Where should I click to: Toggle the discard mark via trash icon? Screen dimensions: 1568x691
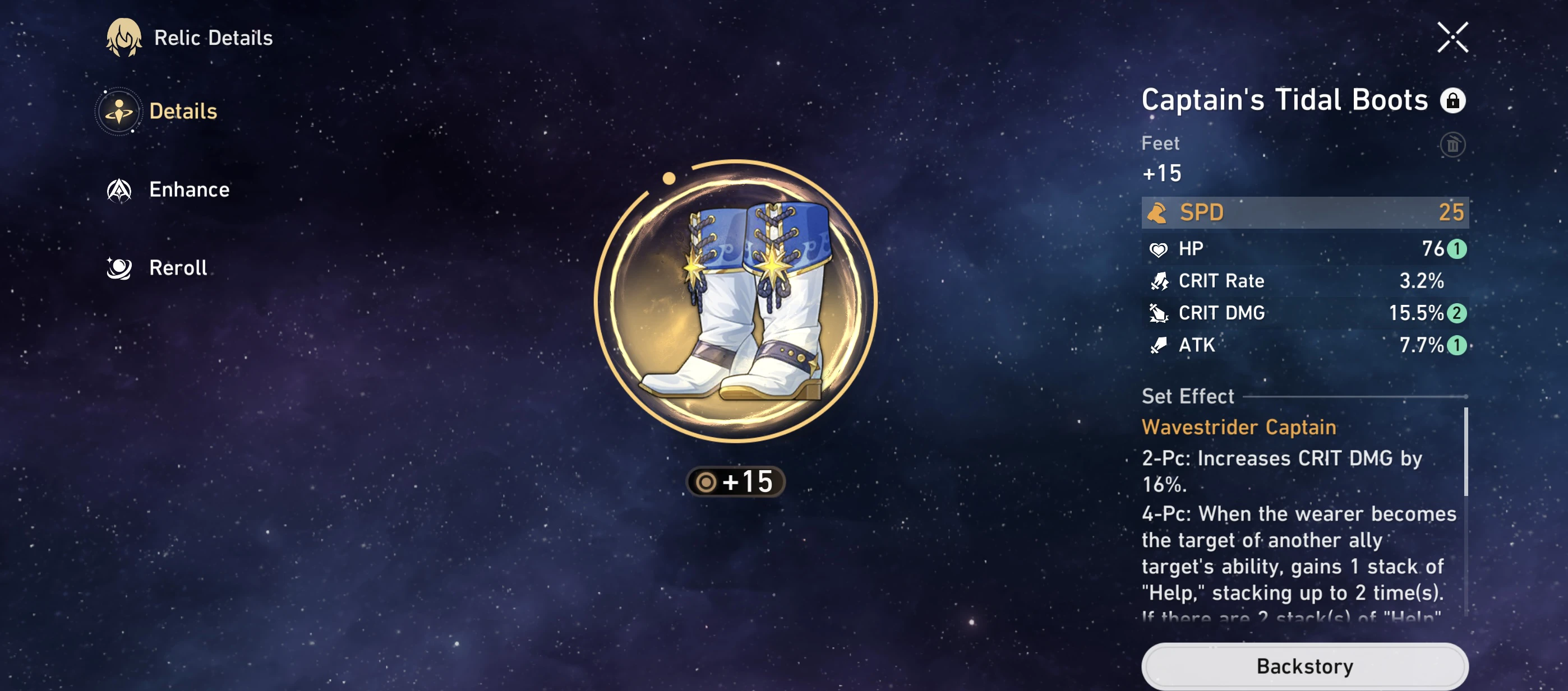(1452, 144)
